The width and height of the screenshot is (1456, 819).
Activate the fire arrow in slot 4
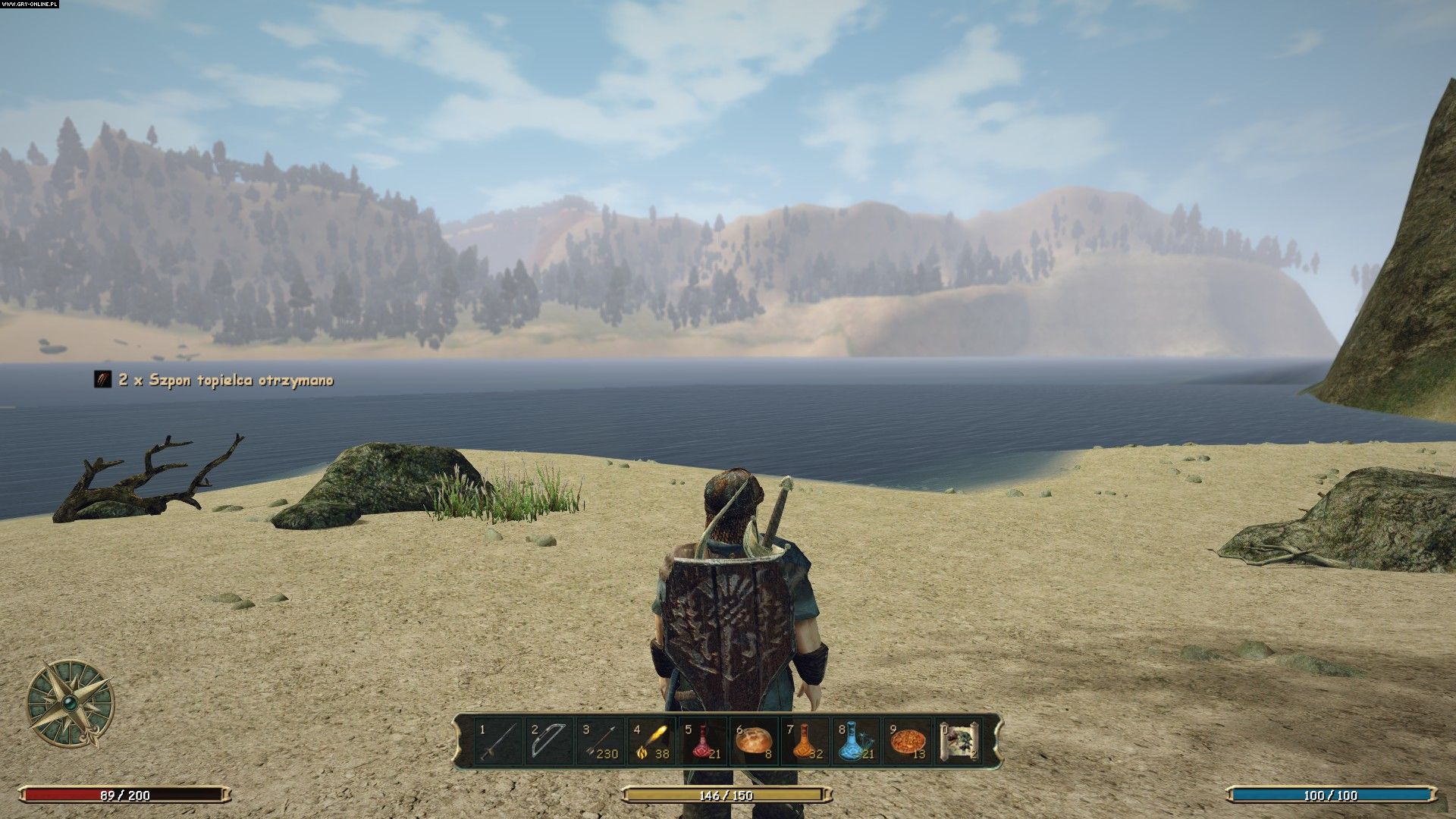[651, 742]
